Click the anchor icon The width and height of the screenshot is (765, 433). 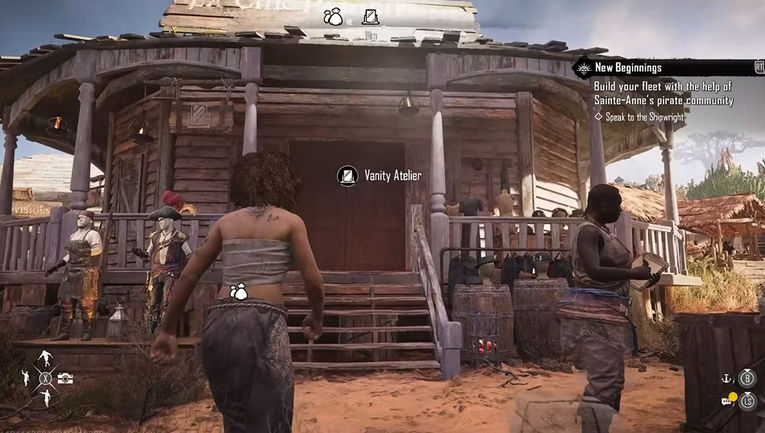[727, 379]
